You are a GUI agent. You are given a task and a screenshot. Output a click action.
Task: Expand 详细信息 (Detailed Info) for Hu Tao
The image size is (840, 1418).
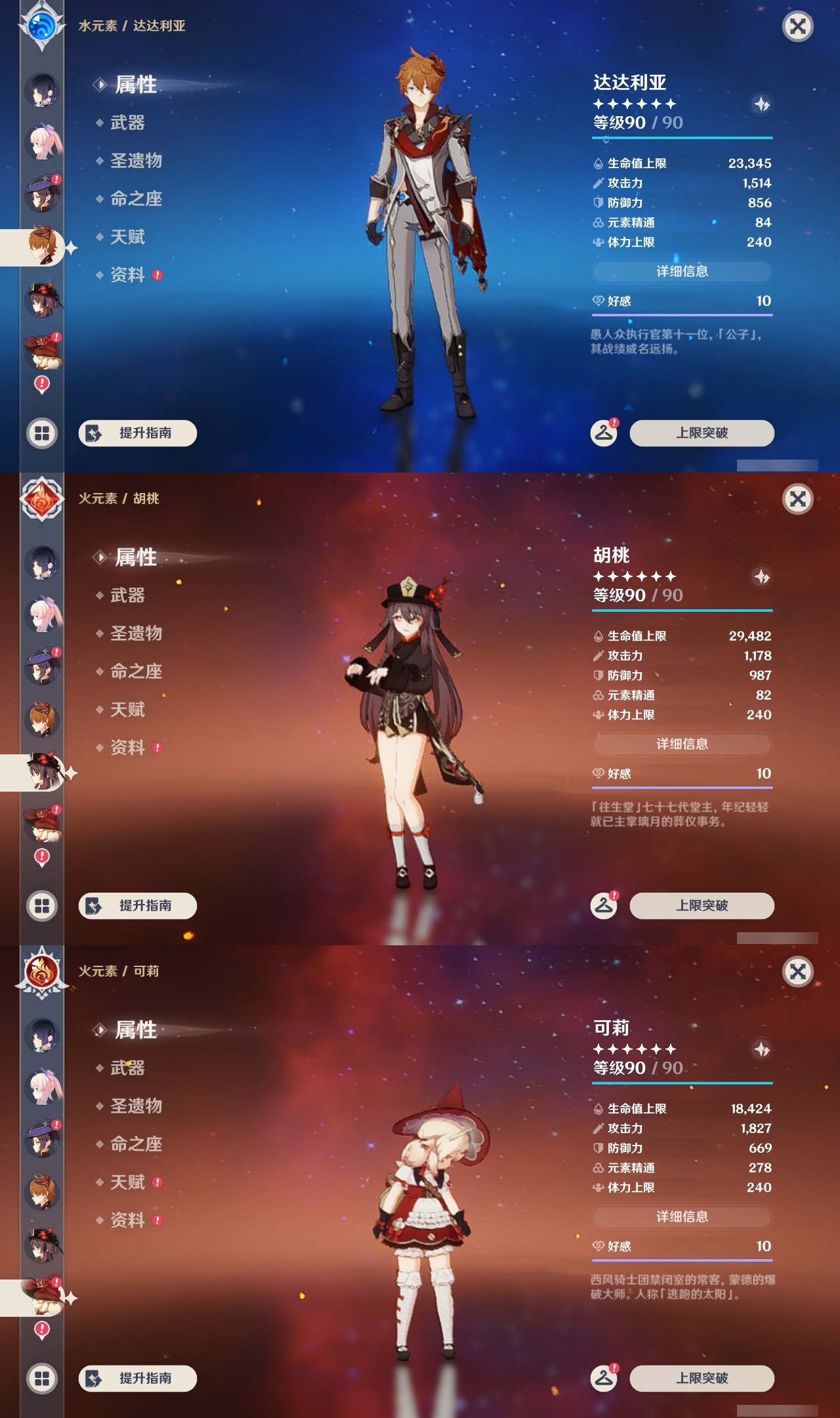pos(682,744)
